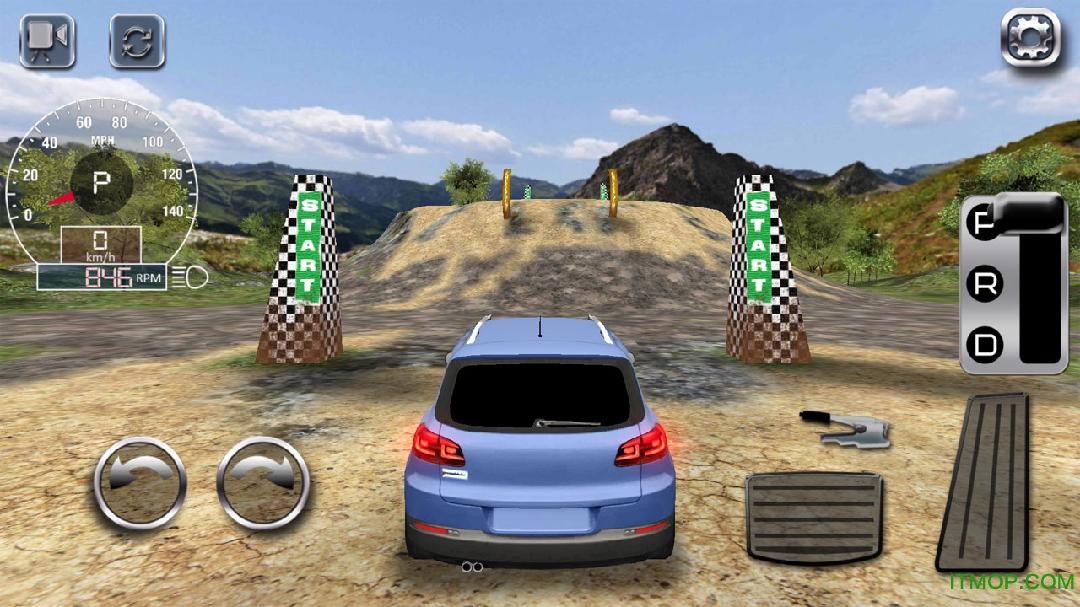Step on the brake pedal
1080x607 pixels.
pos(813,516)
